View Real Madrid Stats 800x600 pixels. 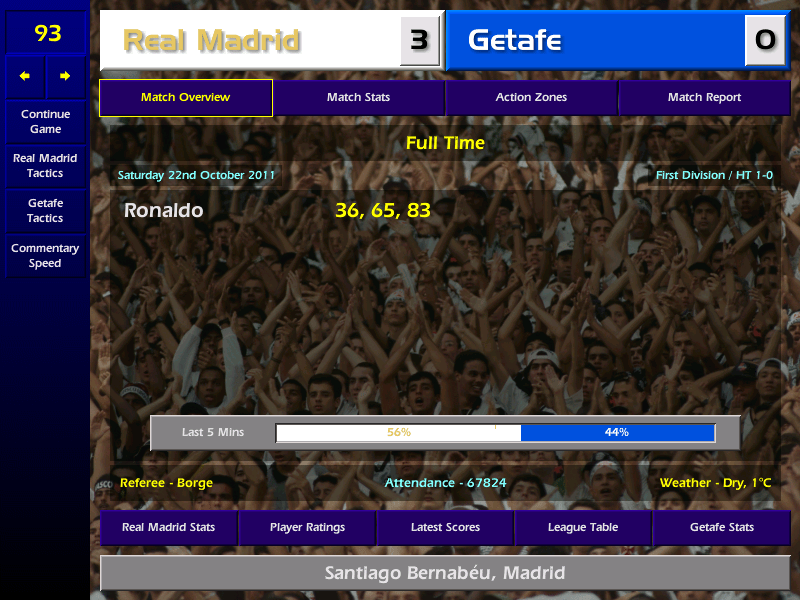tap(168, 527)
